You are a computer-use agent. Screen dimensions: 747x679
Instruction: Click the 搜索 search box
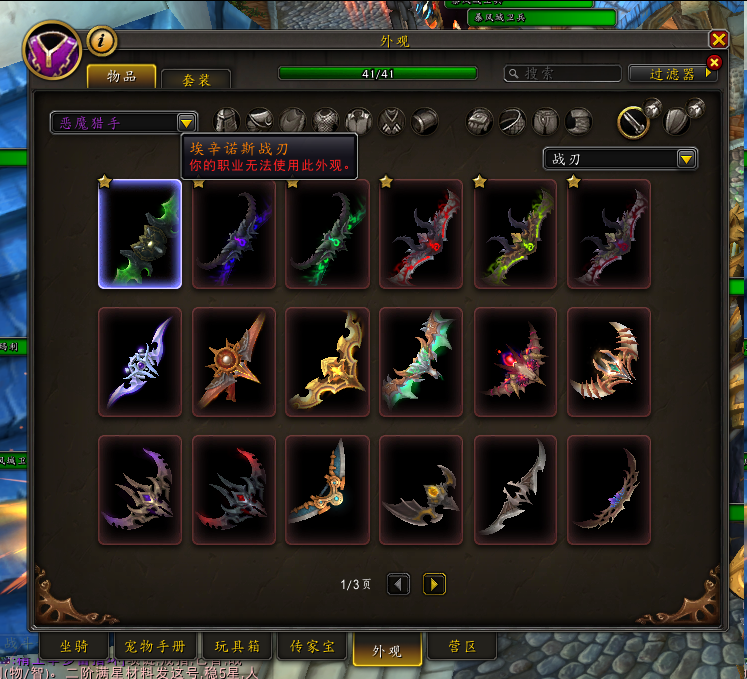pyautogui.click(x=563, y=74)
